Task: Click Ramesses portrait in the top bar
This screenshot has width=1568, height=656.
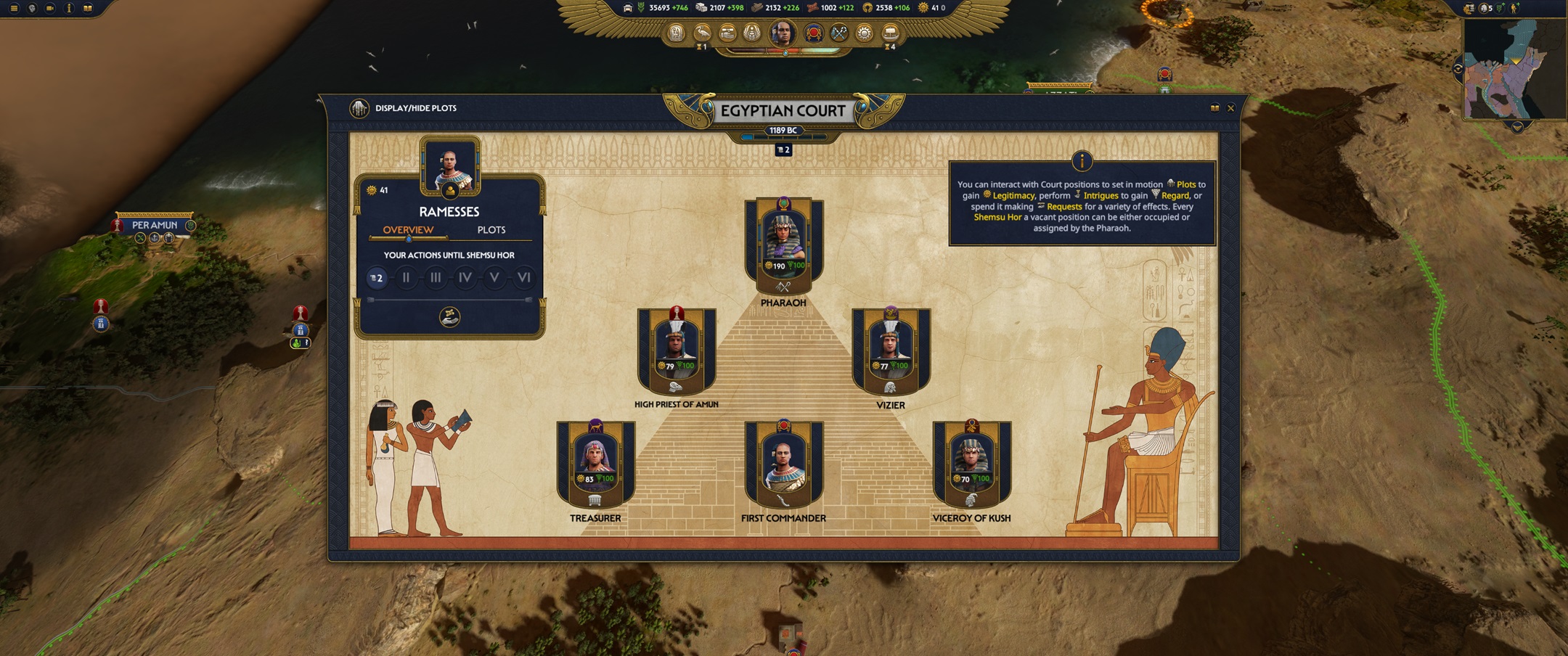Action: [783, 33]
